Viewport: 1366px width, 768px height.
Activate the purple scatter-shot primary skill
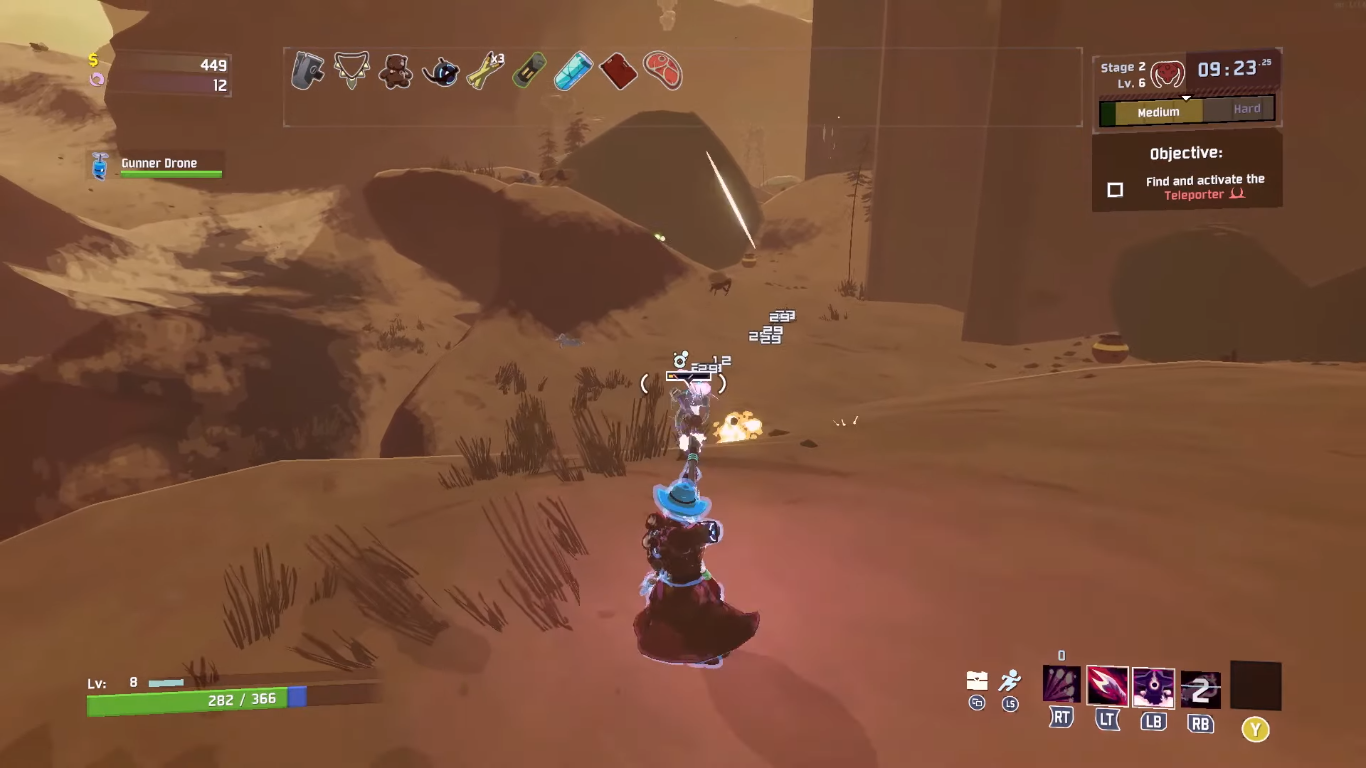(1061, 686)
